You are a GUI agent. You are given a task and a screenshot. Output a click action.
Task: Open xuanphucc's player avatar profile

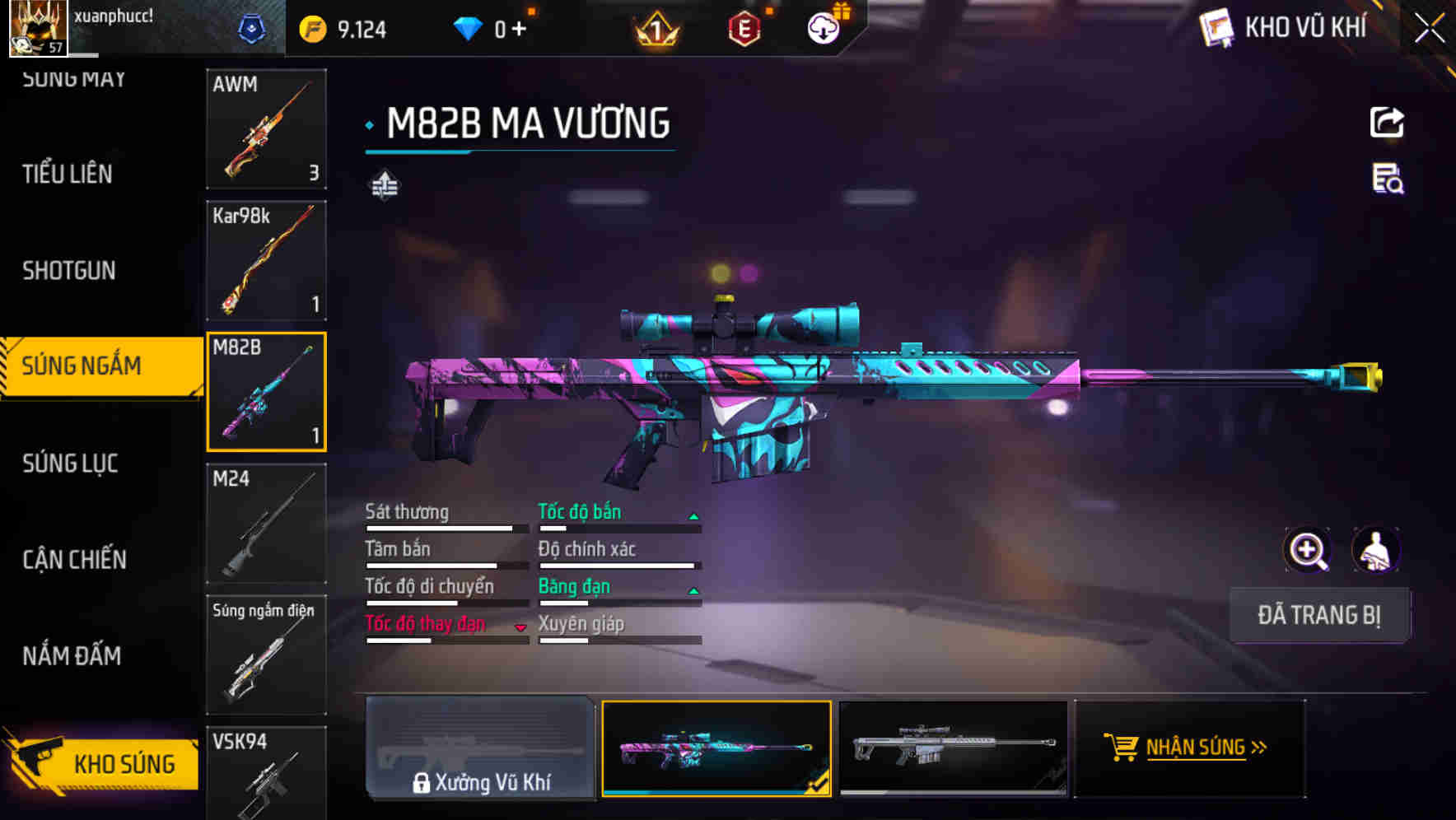coord(37,29)
